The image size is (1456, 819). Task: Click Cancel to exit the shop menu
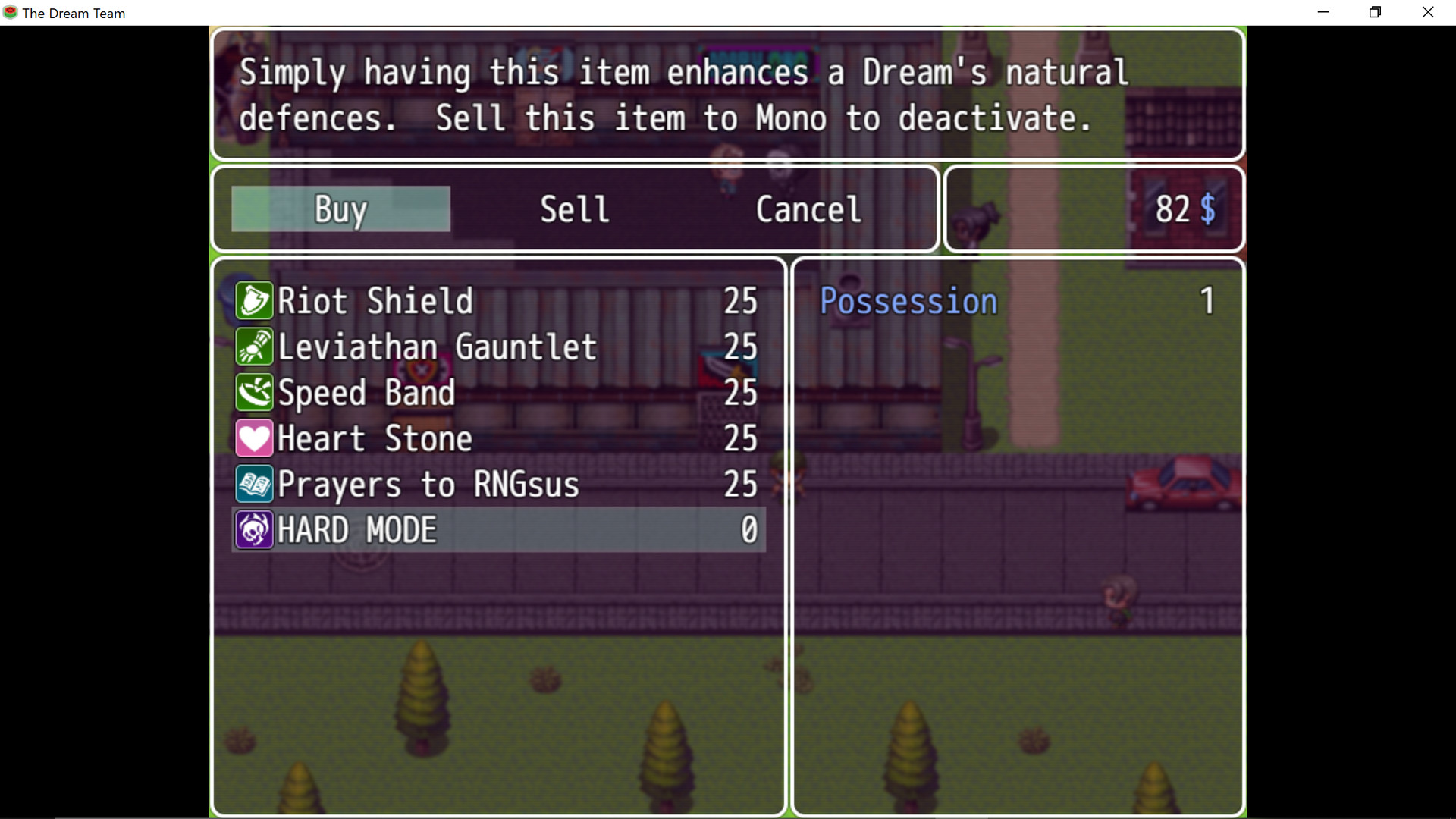point(807,209)
